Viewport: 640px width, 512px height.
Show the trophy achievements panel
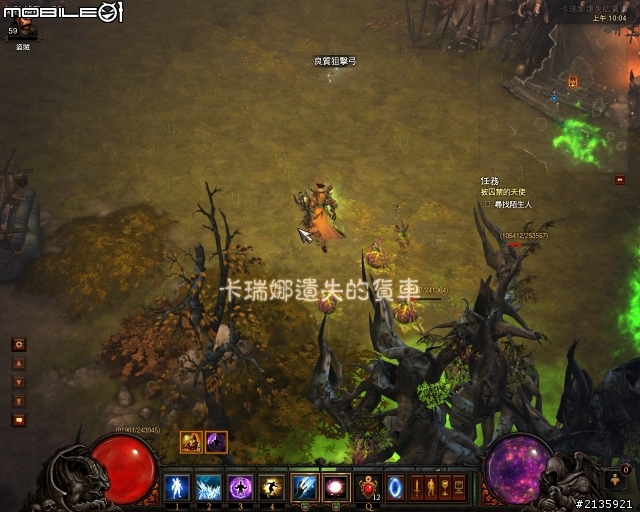tap(446, 488)
